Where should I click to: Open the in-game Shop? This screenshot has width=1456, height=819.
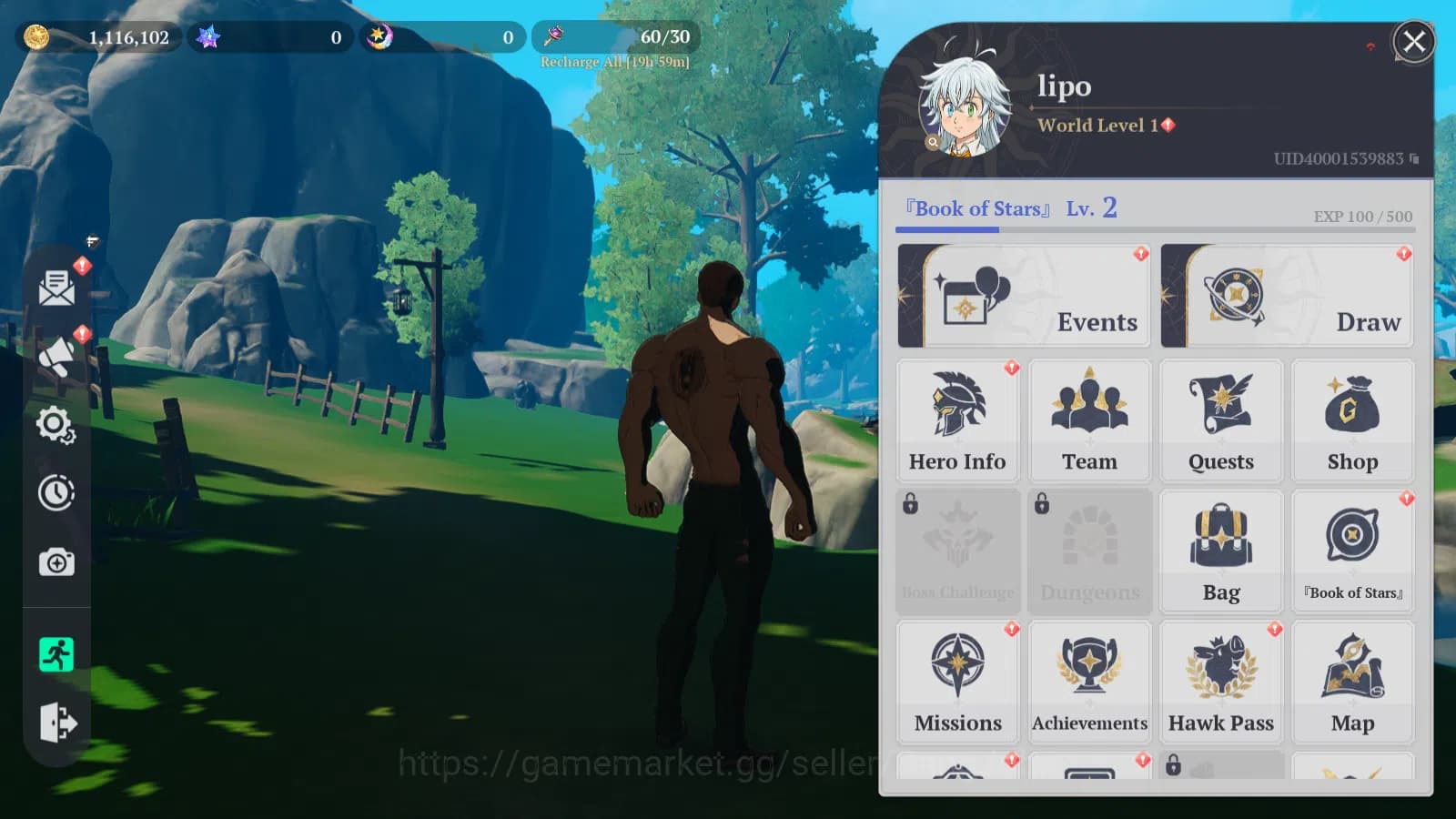pyautogui.click(x=1353, y=419)
